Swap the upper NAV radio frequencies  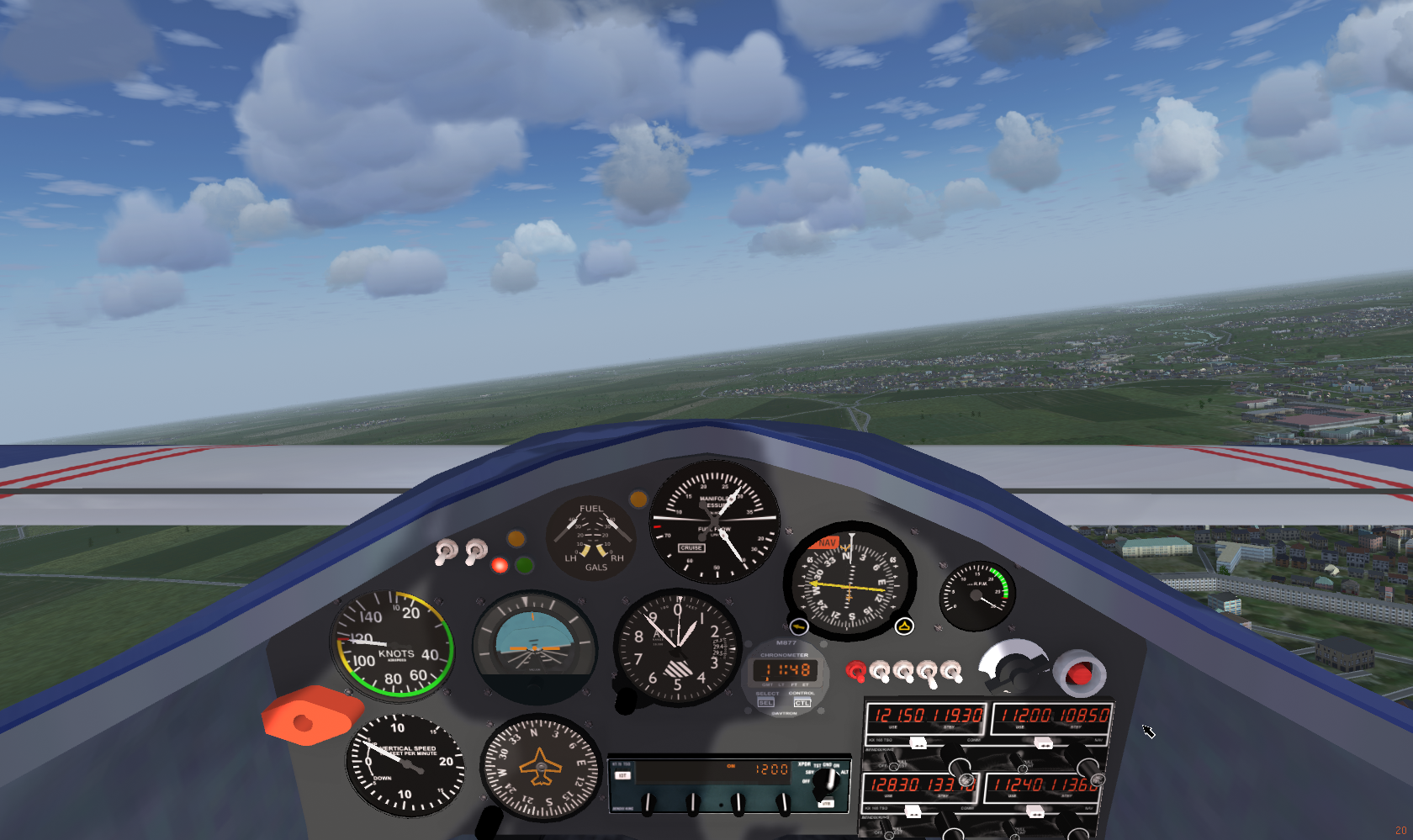(1044, 743)
